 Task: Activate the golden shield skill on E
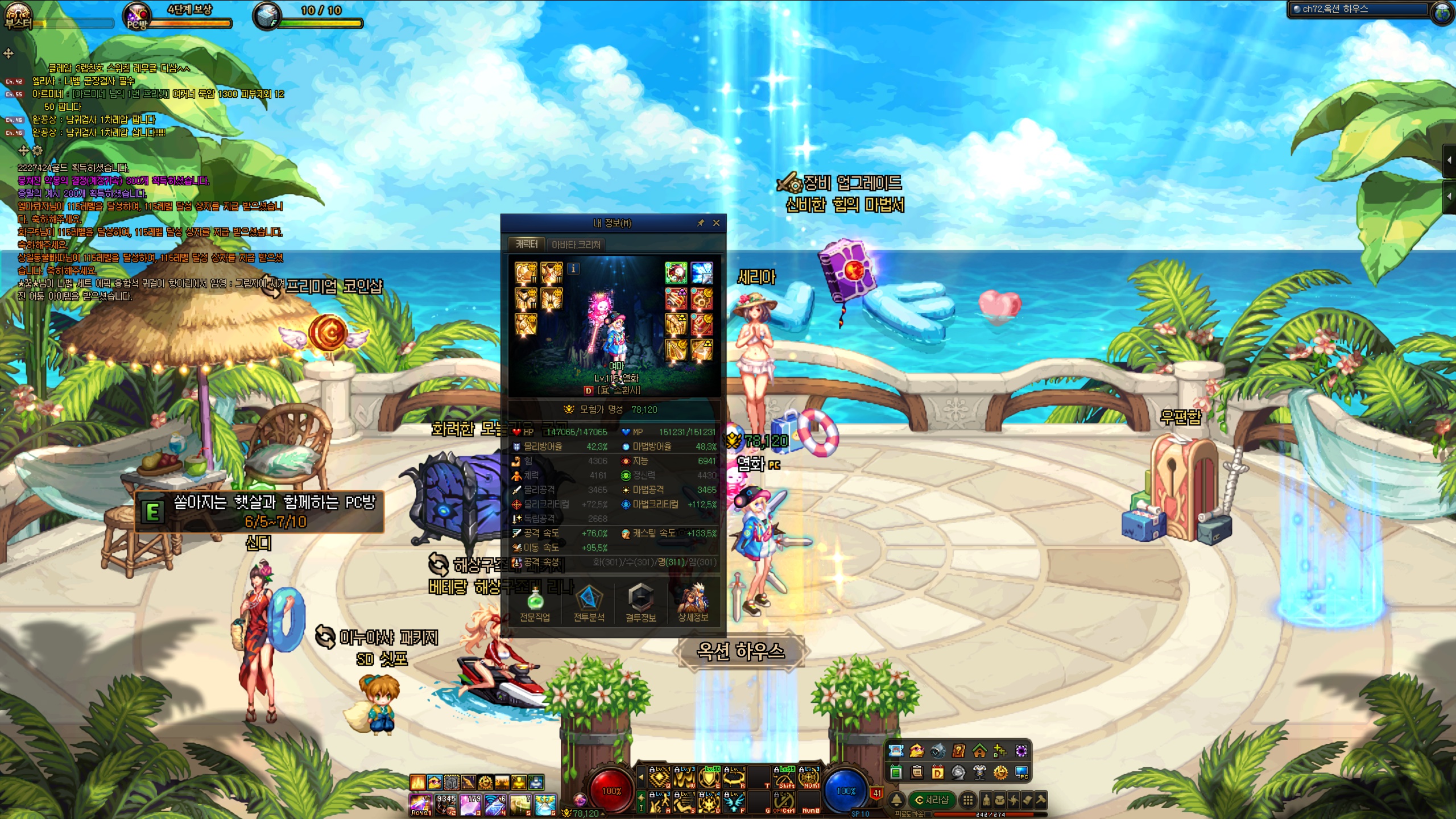pos(709,777)
